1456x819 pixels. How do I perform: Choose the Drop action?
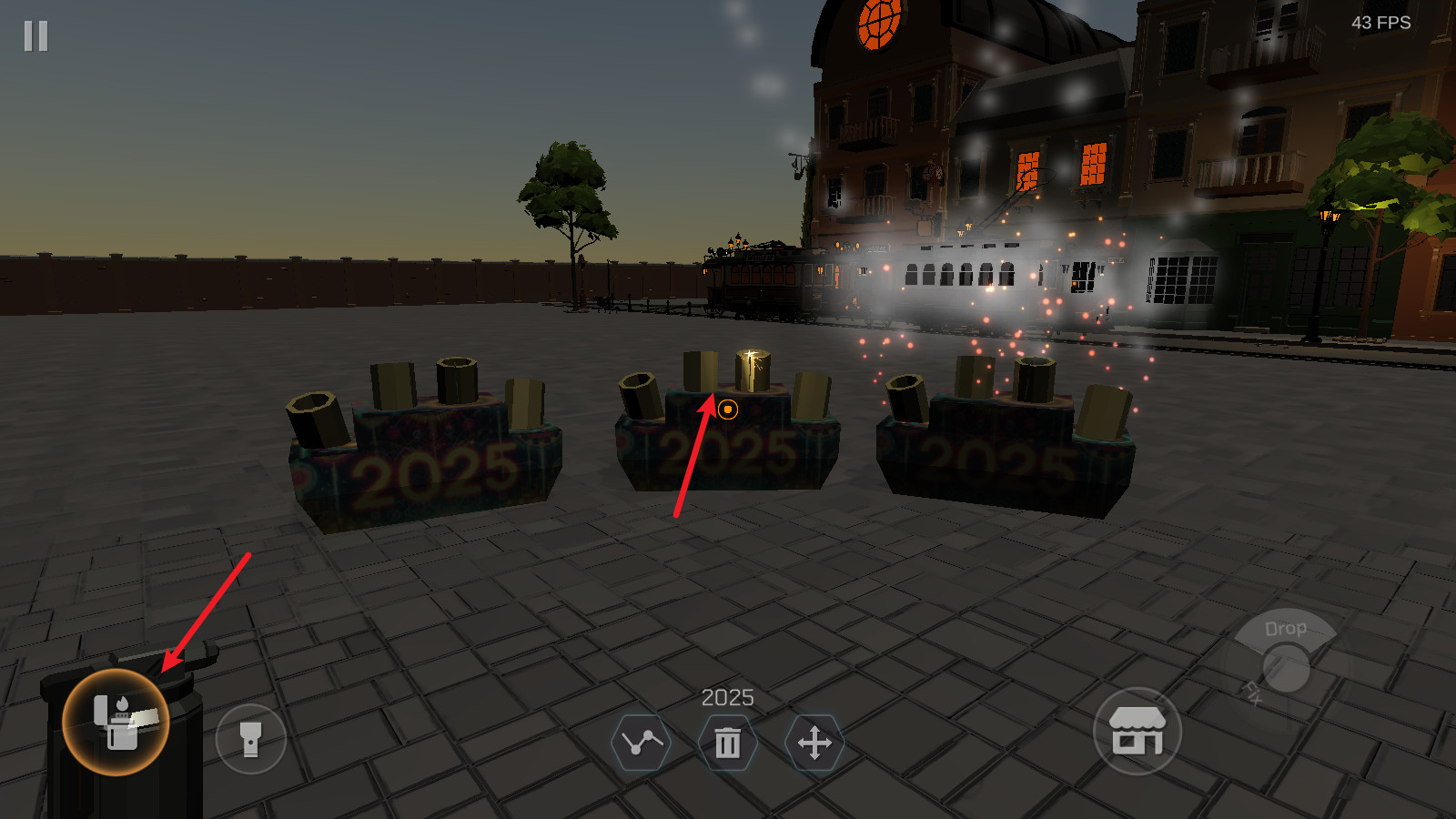point(1285,629)
